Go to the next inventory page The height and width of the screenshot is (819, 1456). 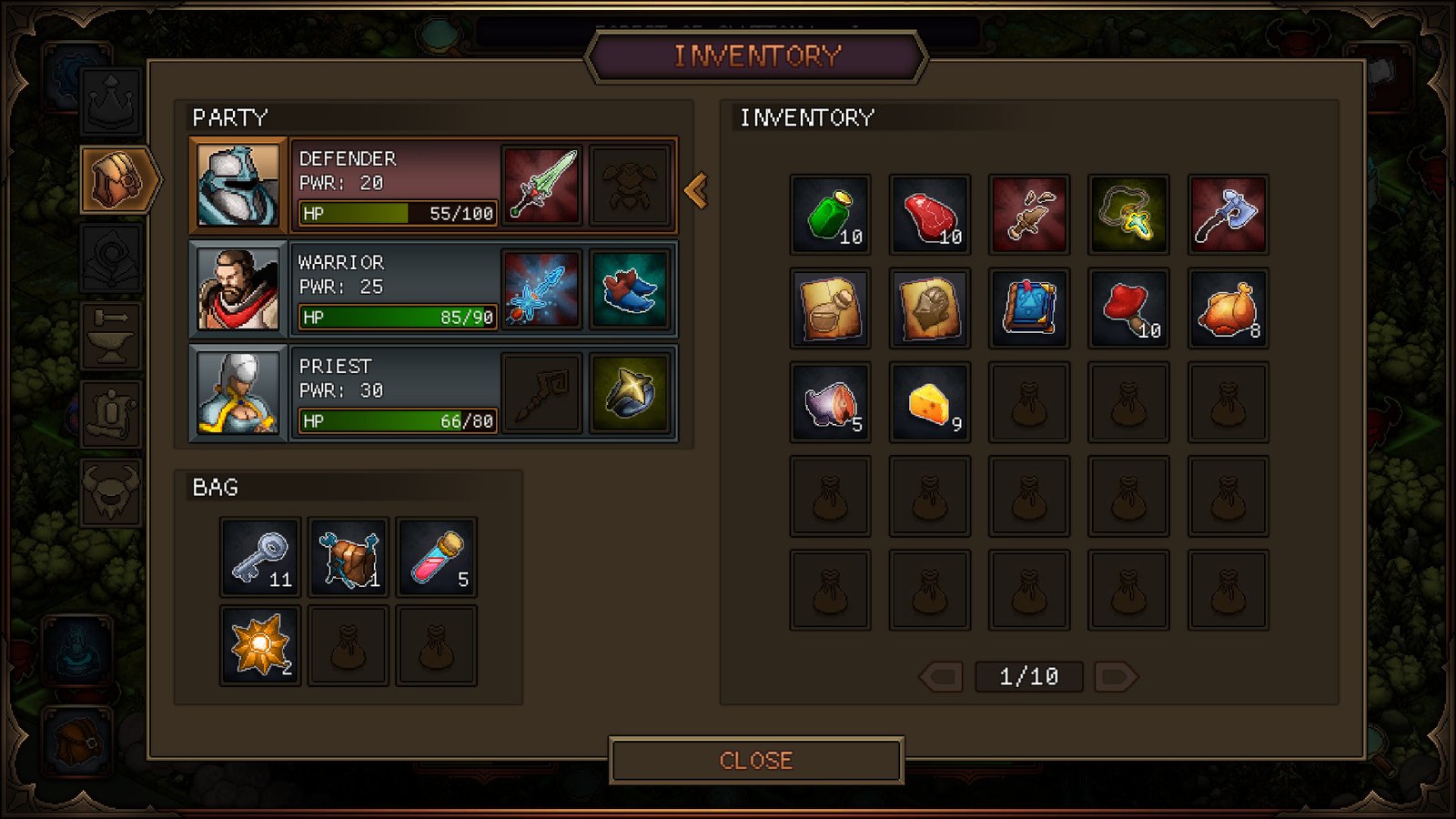click(1115, 677)
